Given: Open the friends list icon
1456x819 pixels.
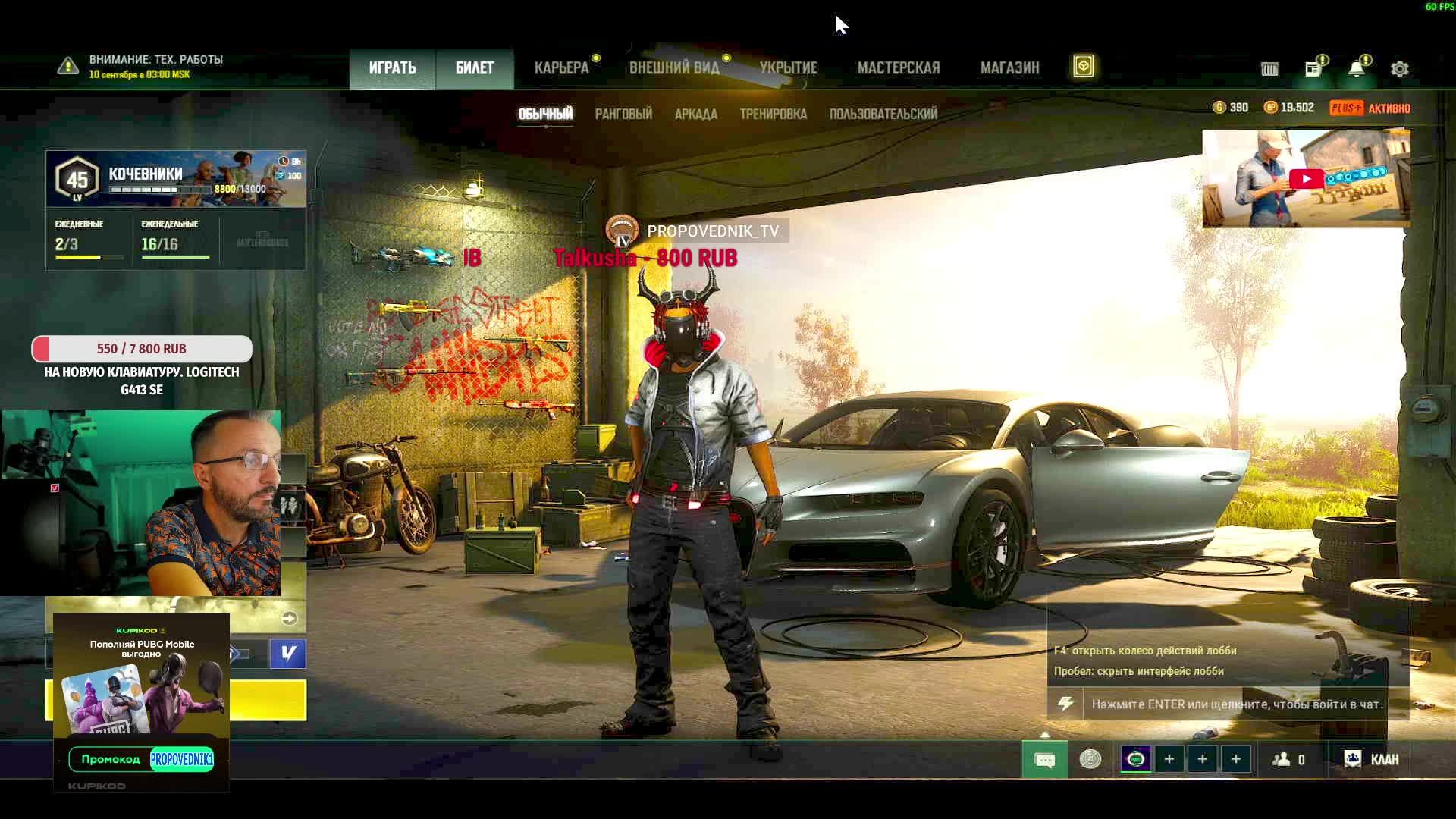Looking at the screenshot, I should (x=1288, y=760).
